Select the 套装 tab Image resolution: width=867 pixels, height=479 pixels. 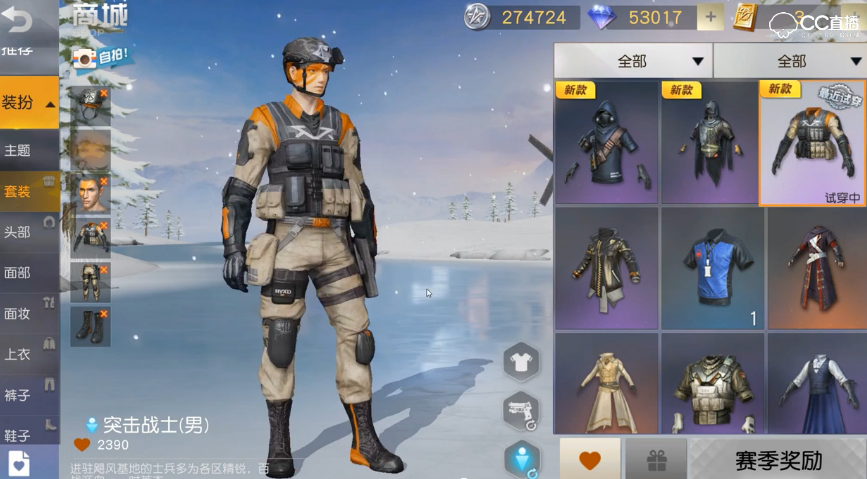pos(18,191)
